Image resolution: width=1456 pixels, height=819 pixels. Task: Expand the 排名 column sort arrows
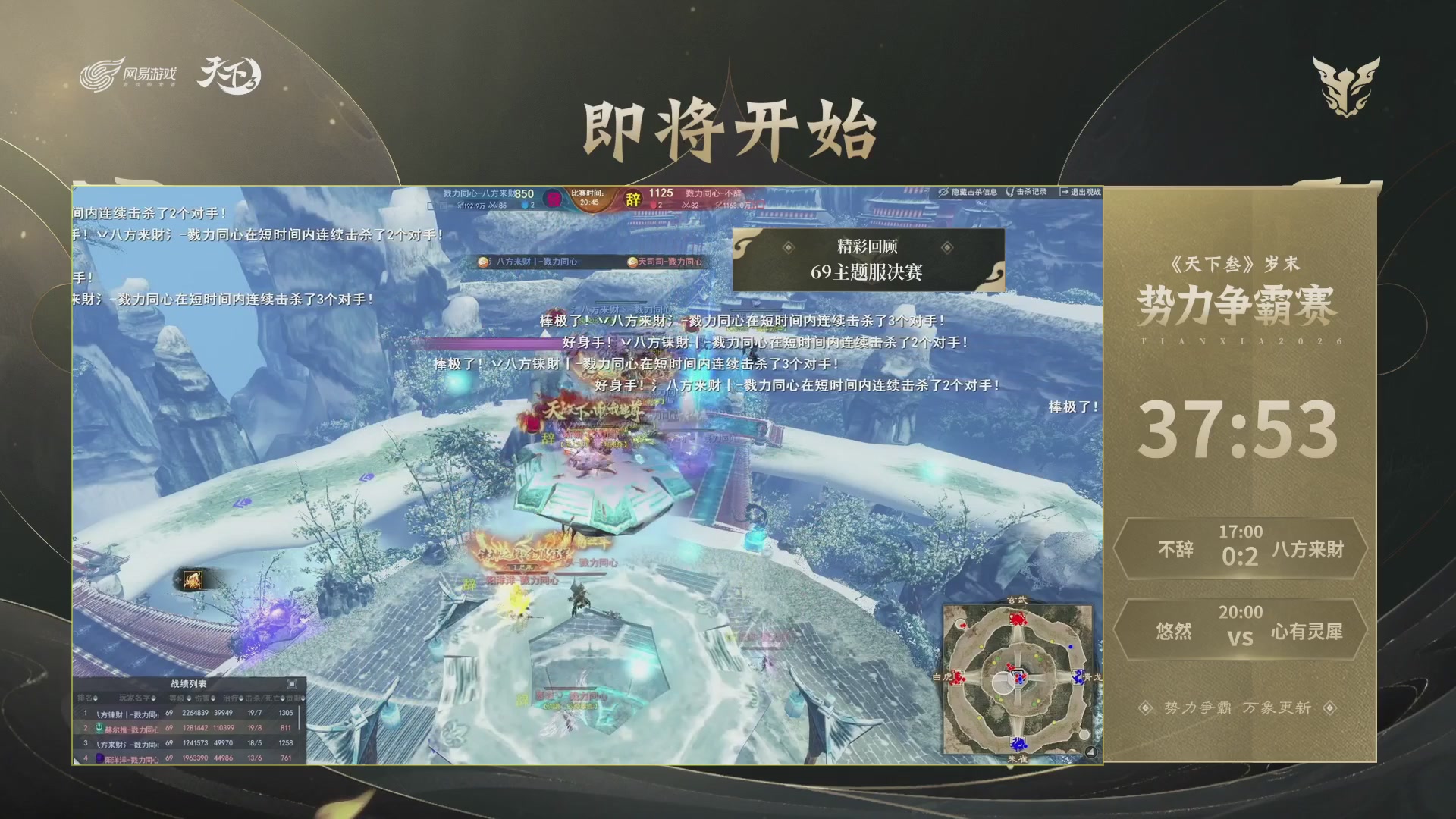[x=95, y=698]
